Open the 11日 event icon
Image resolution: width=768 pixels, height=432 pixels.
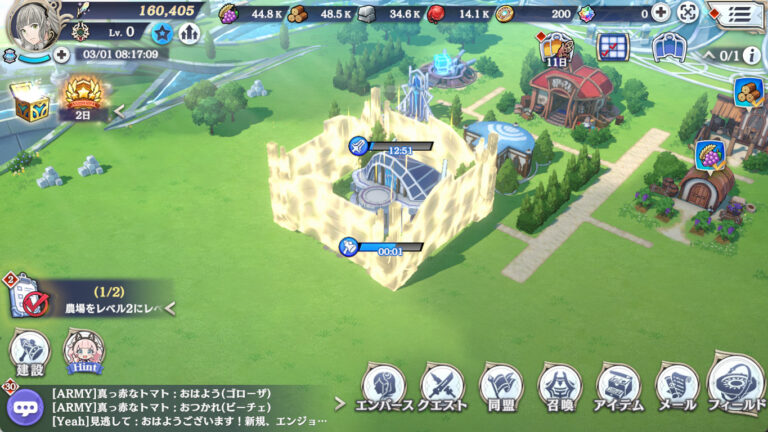pos(556,50)
